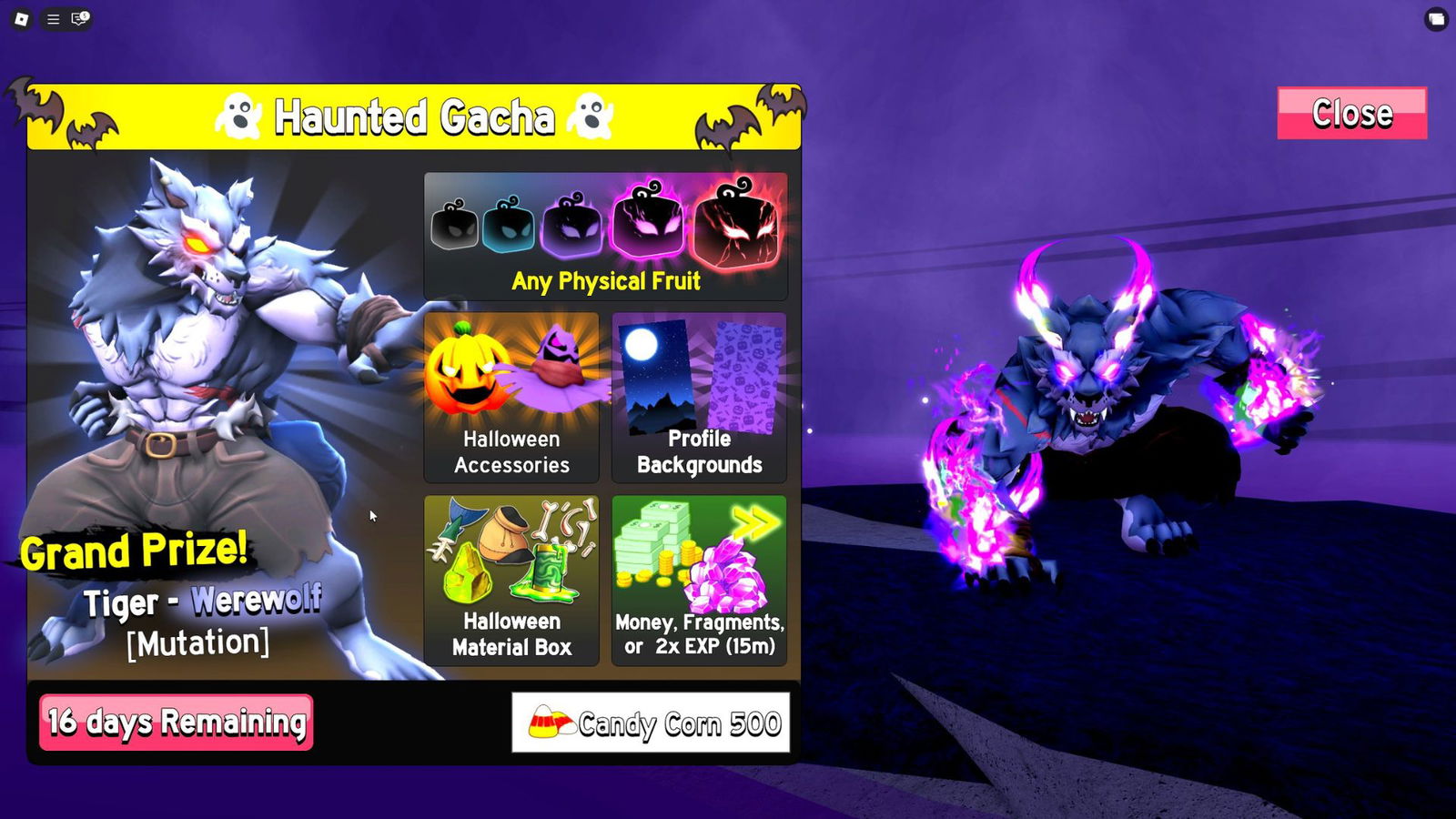The height and width of the screenshot is (819, 1456).
Task: Select the pink legendary fruit icon
Action: click(x=646, y=223)
